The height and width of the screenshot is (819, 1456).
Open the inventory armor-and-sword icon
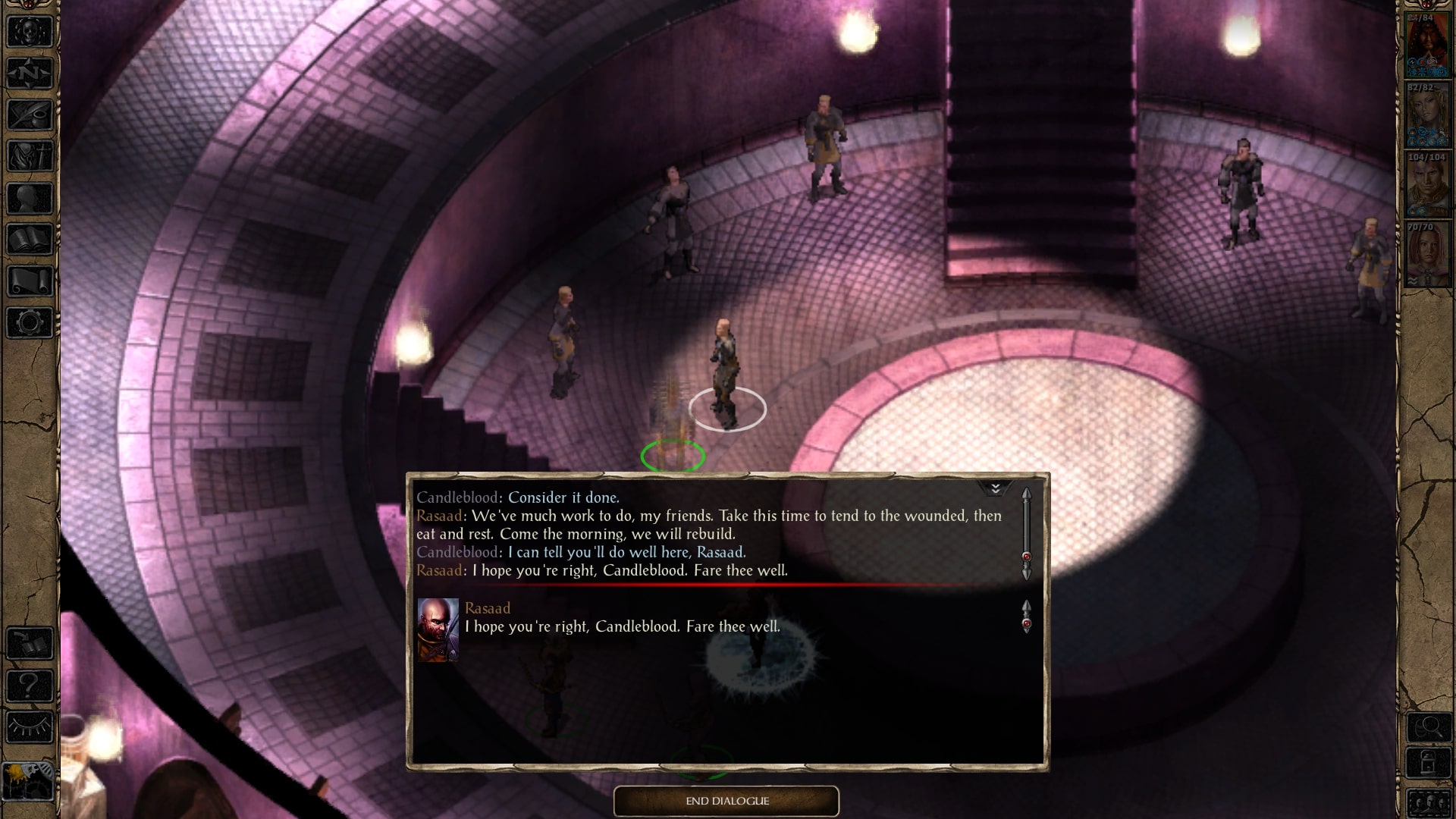[x=30, y=156]
